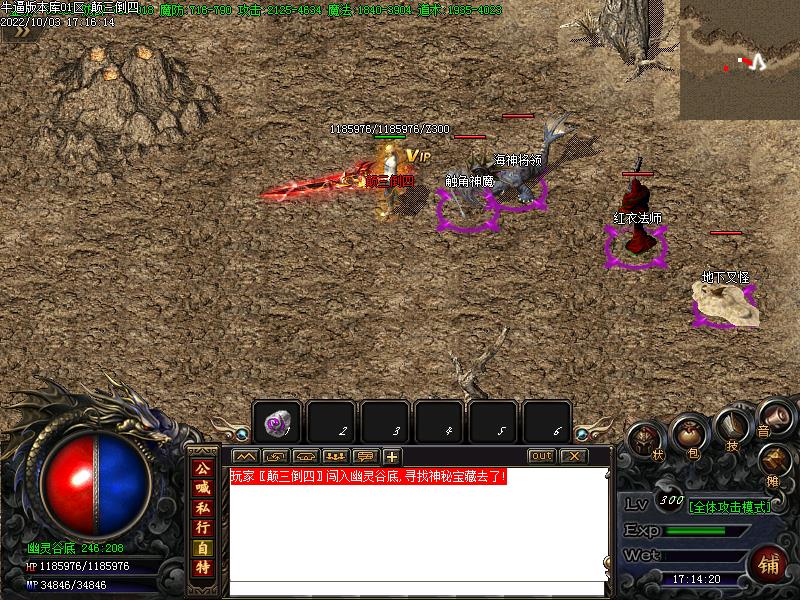Image resolution: width=800 pixels, height=600 pixels.
Task: Toggle the 全体攻击模式 attack mode label
Action: point(731,507)
